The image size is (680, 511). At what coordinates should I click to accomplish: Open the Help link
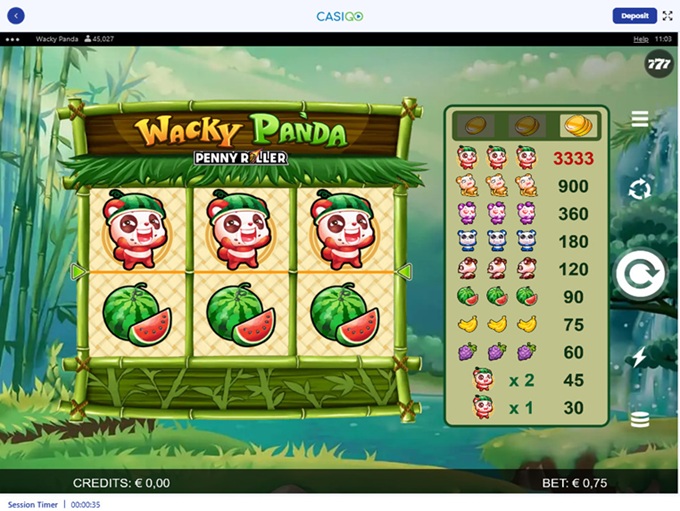tap(641, 39)
